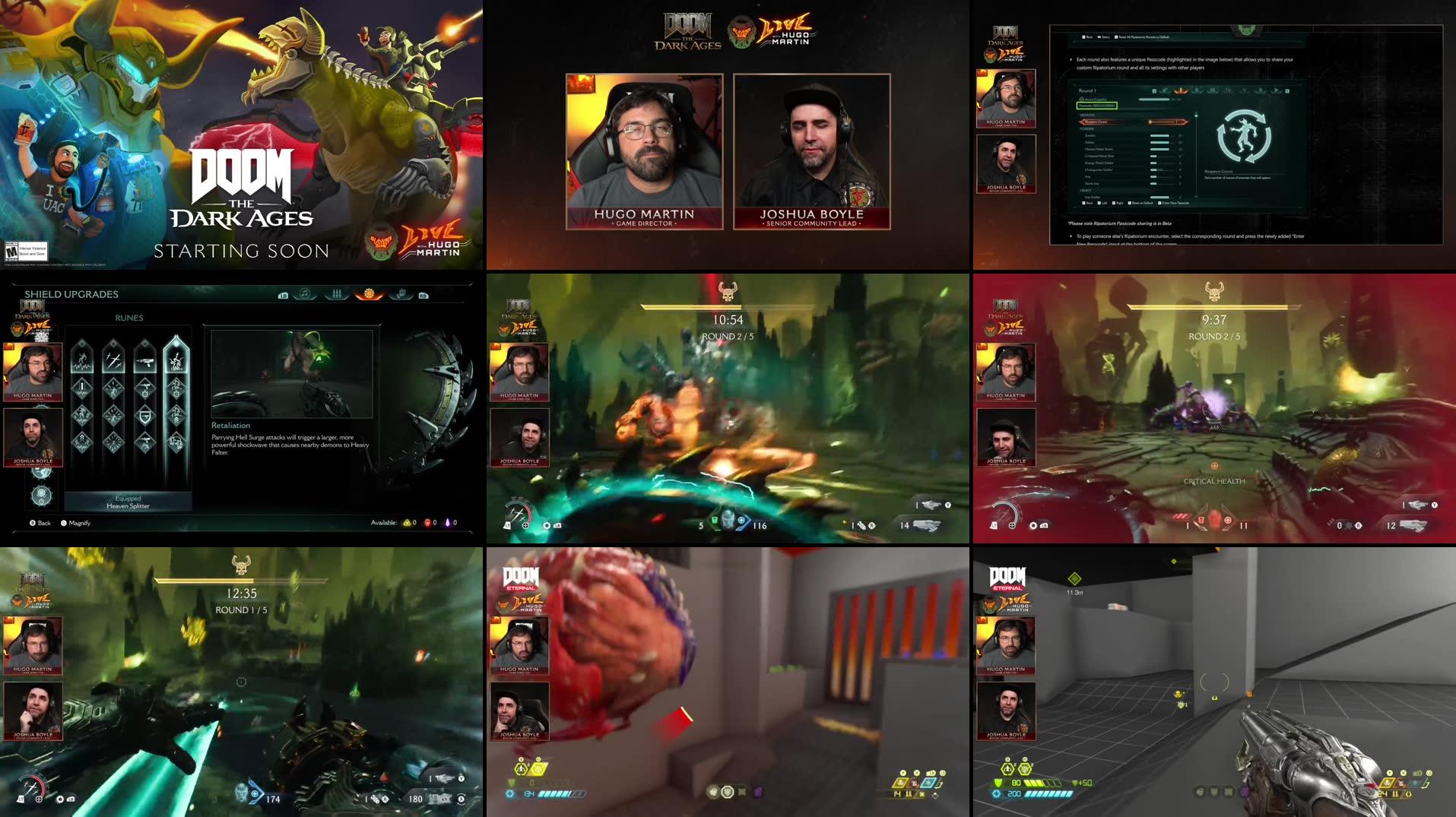Click the highlighted Passcode field

[x=1098, y=106]
